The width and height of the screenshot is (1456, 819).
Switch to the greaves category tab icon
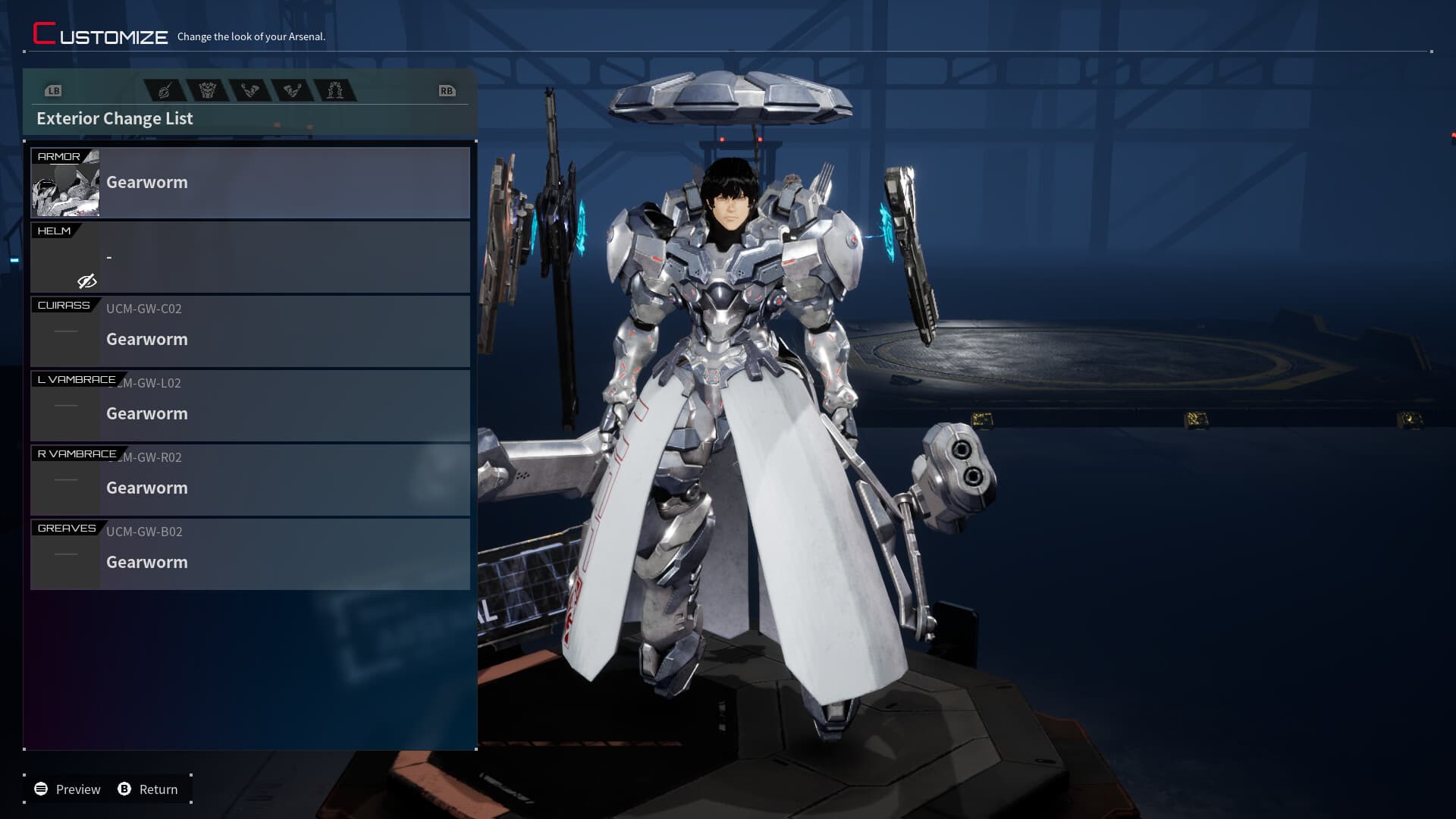pyautogui.click(x=336, y=89)
